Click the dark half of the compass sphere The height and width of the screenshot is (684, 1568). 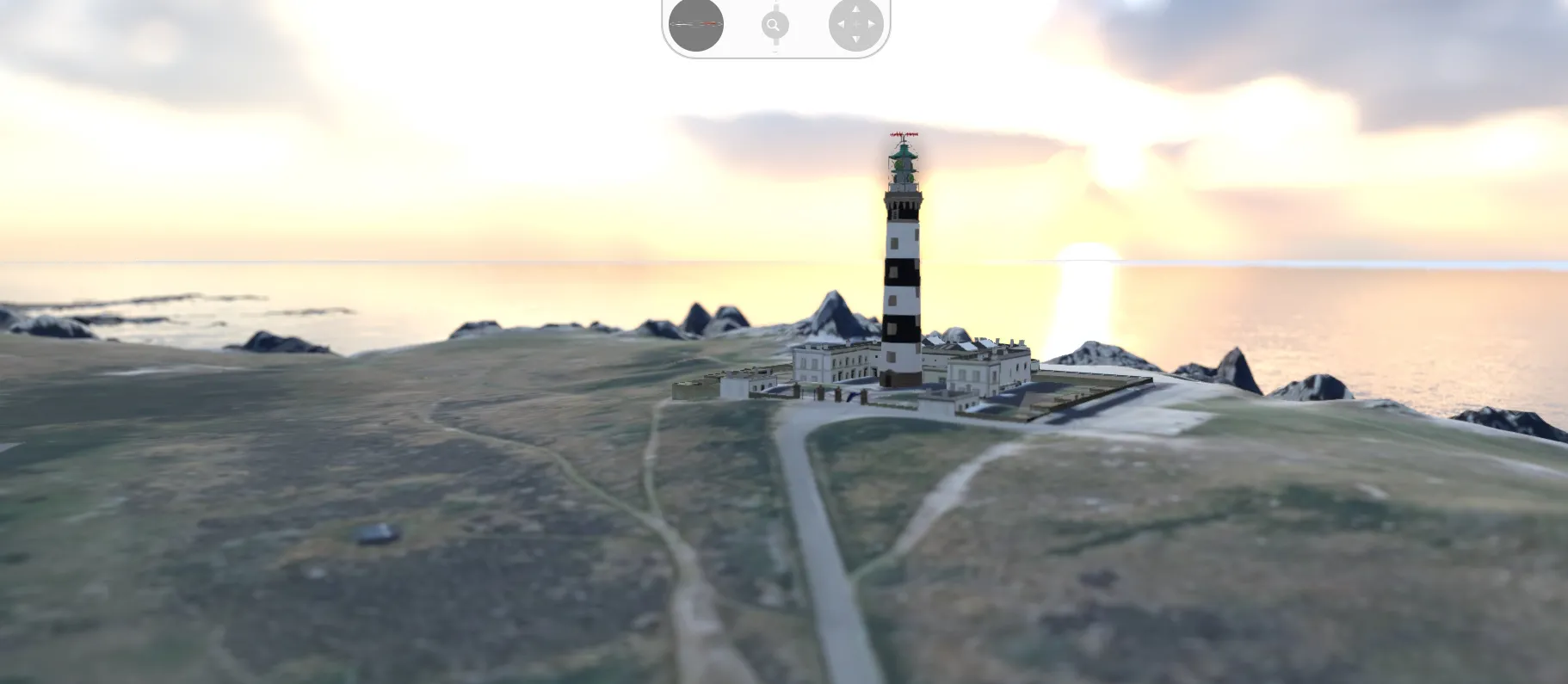click(695, 36)
